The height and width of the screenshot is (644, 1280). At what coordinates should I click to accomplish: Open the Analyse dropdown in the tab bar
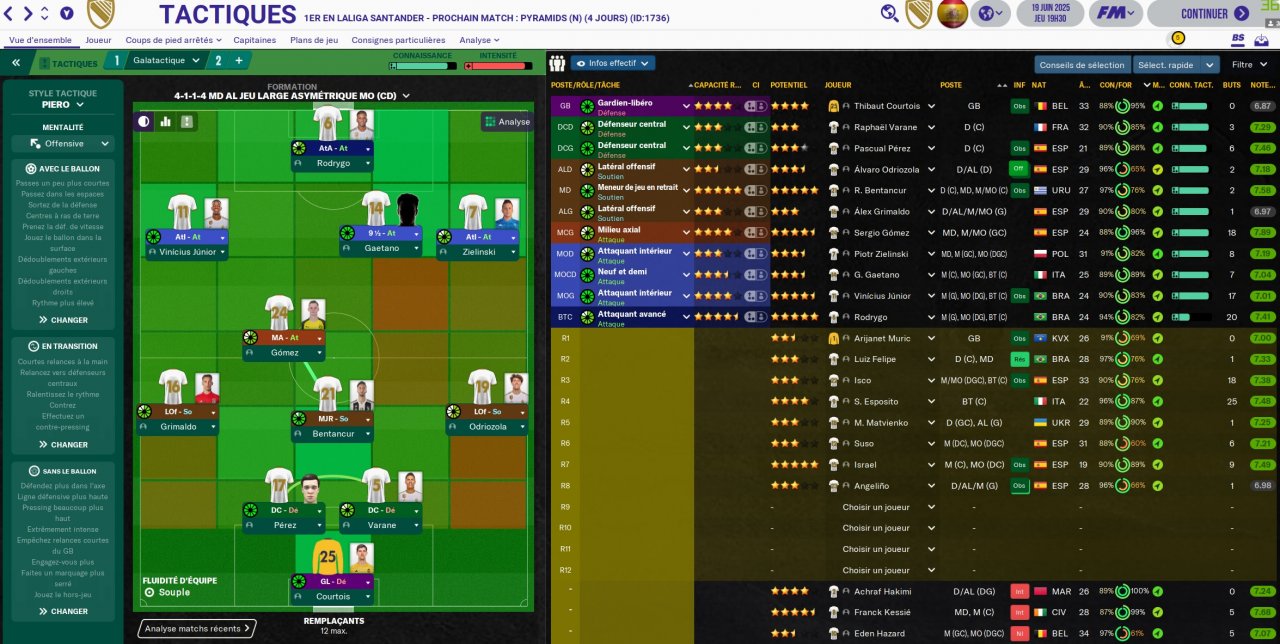pos(479,40)
